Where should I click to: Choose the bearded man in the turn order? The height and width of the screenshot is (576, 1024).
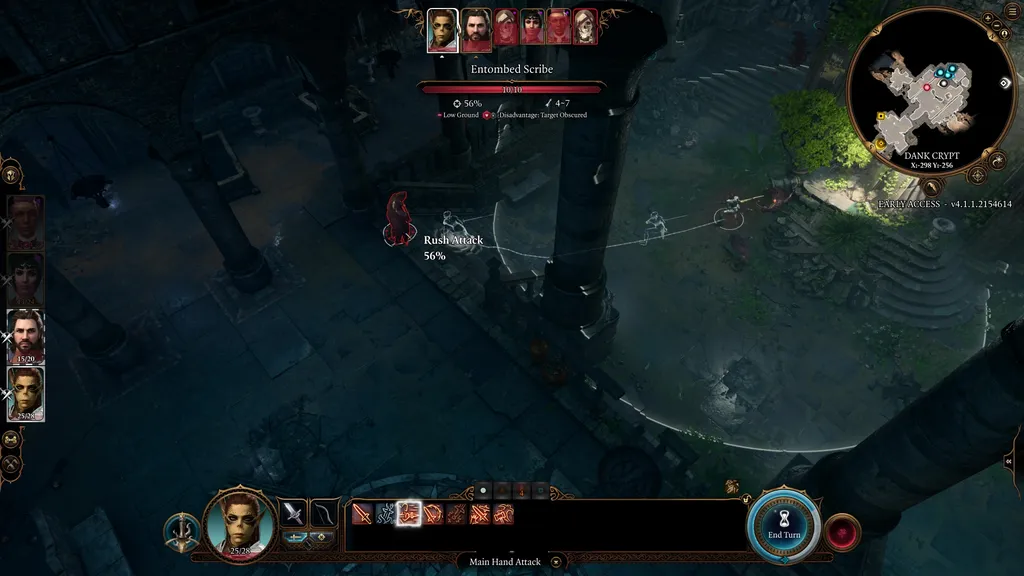[x=476, y=30]
